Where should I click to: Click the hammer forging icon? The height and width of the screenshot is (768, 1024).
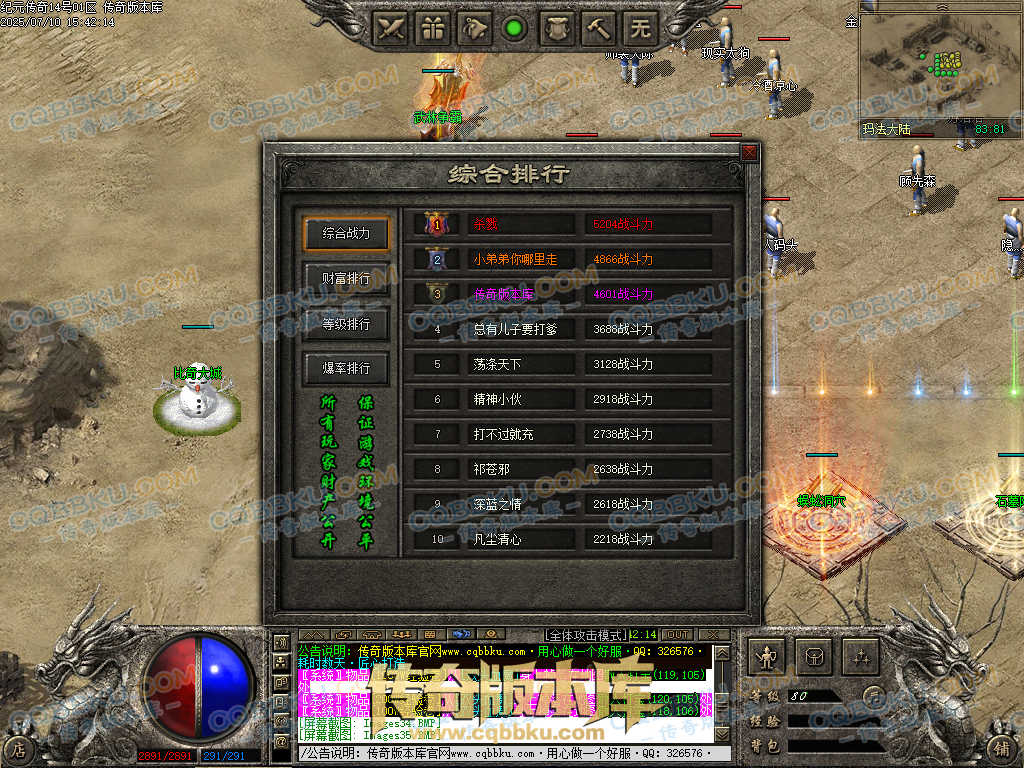[599, 28]
